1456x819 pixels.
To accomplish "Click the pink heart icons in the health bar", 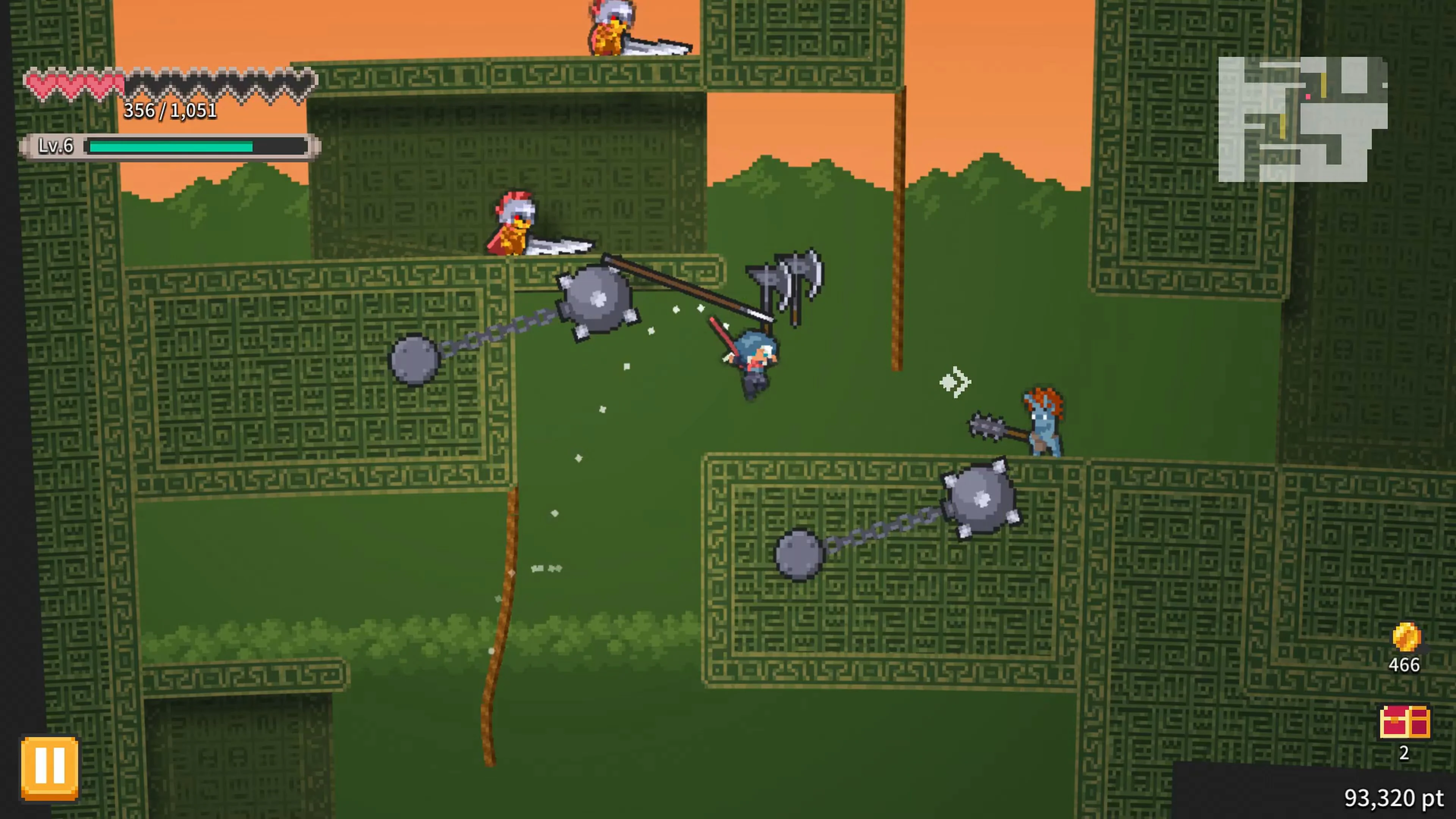I will (74, 84).
